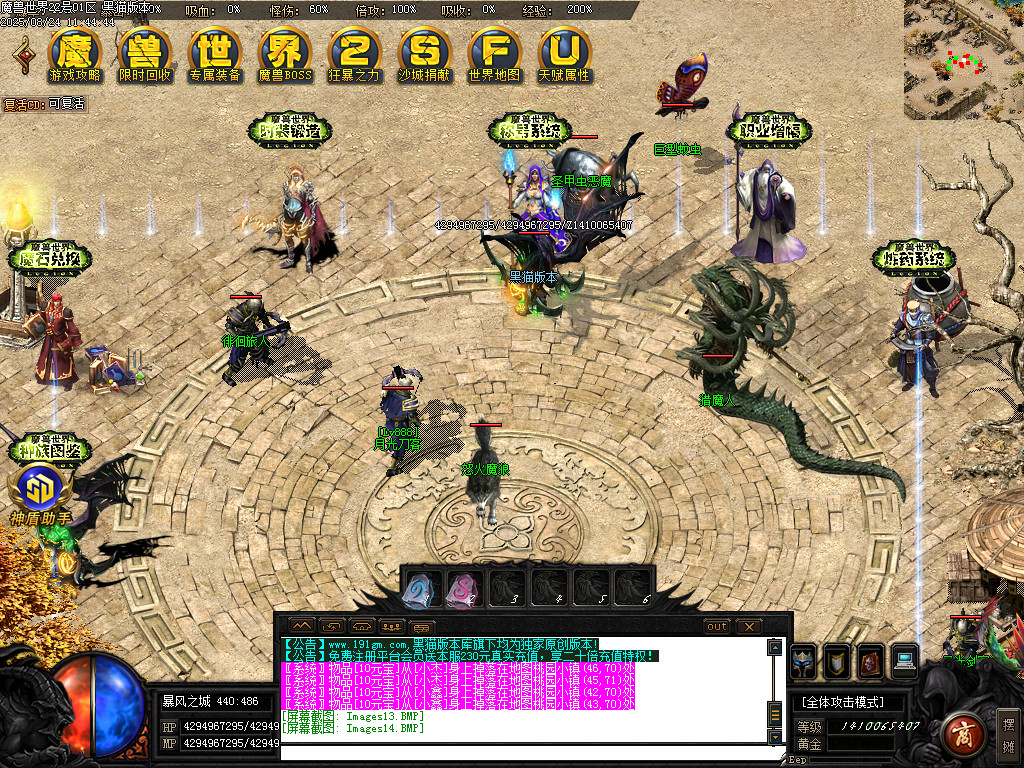Open the 限时回收 timed recycle menu
Screen dimensions: 1024x768
point(145,55)
